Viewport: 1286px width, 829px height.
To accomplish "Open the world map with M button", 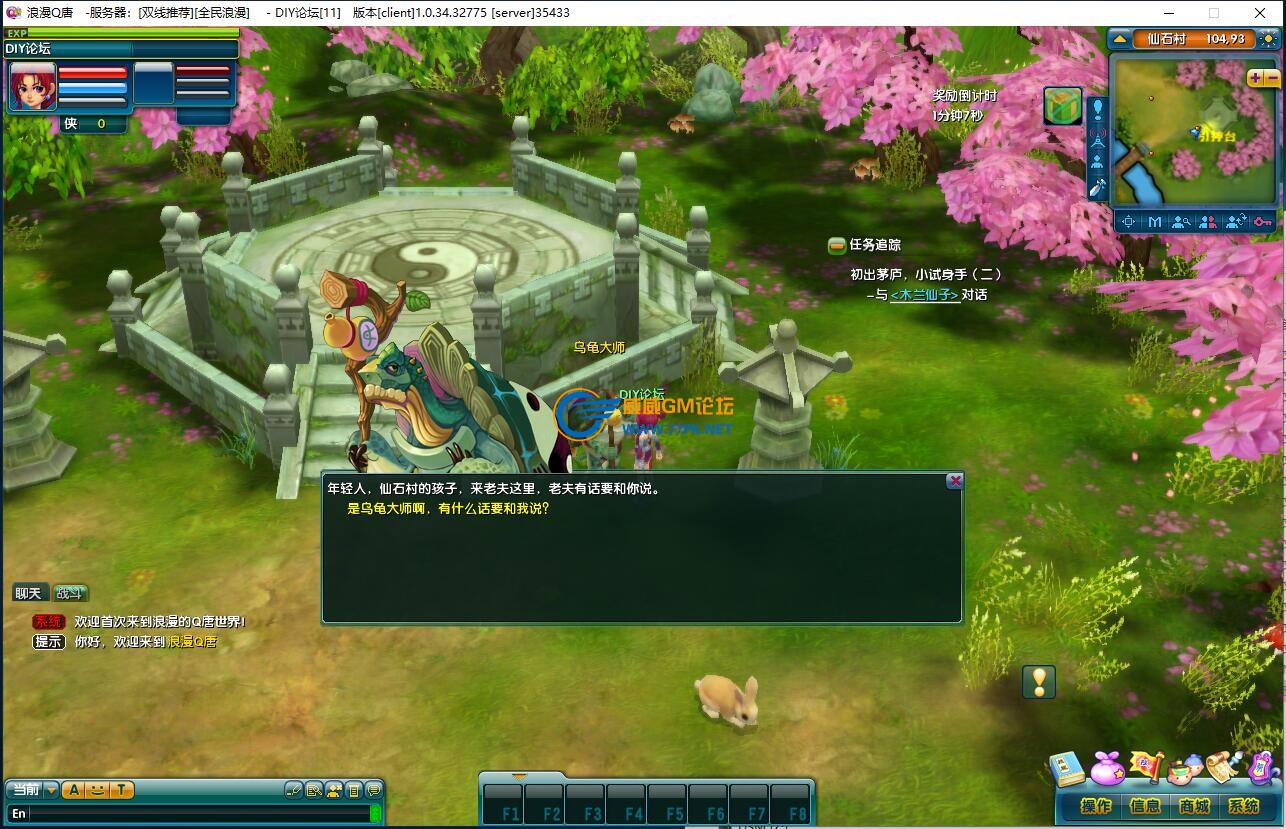I will pos(1155,222).
